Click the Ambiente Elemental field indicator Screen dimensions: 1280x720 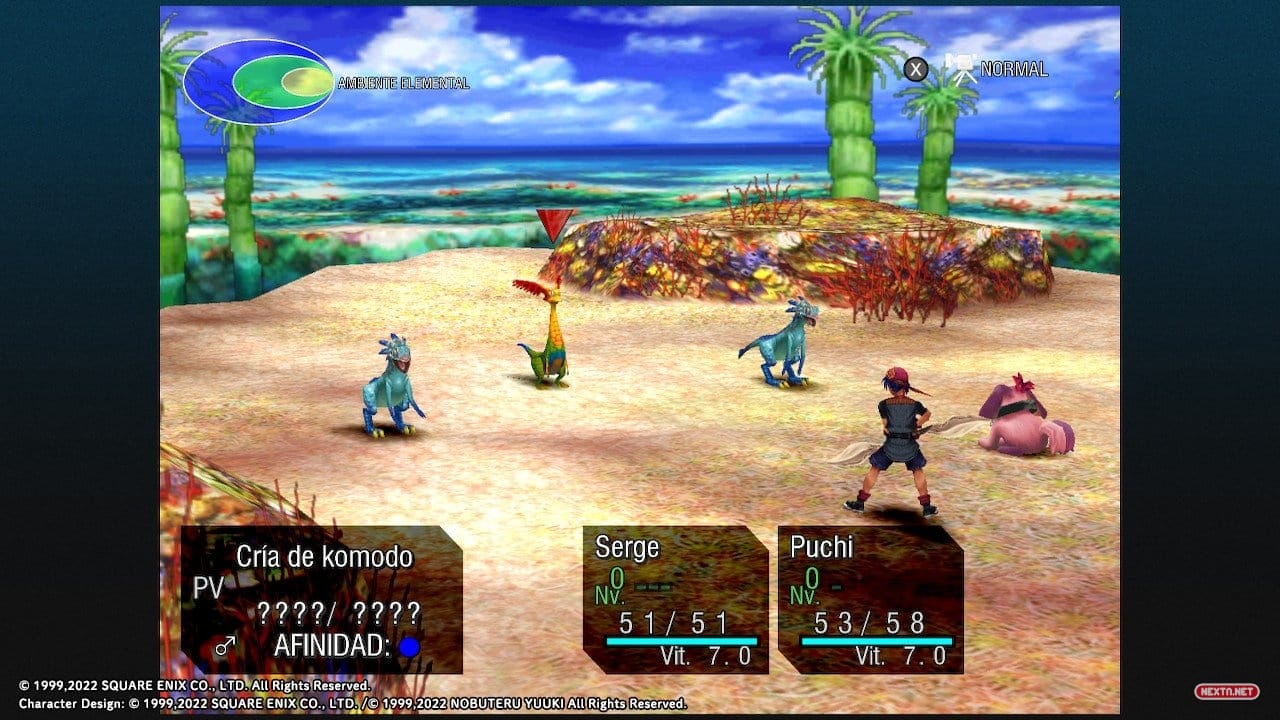click(x=258, y=82)
